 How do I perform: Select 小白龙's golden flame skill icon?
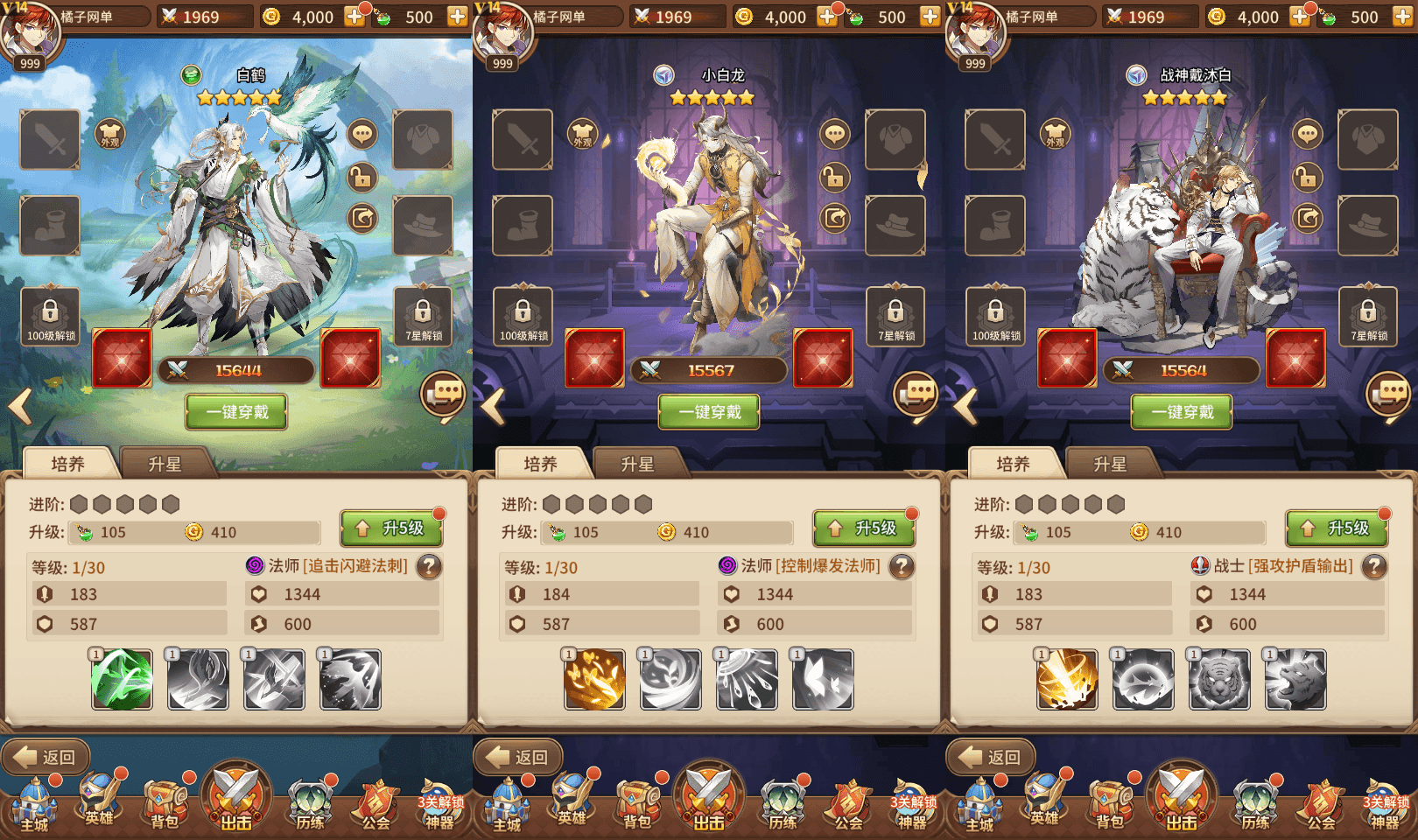click(595, 679)
